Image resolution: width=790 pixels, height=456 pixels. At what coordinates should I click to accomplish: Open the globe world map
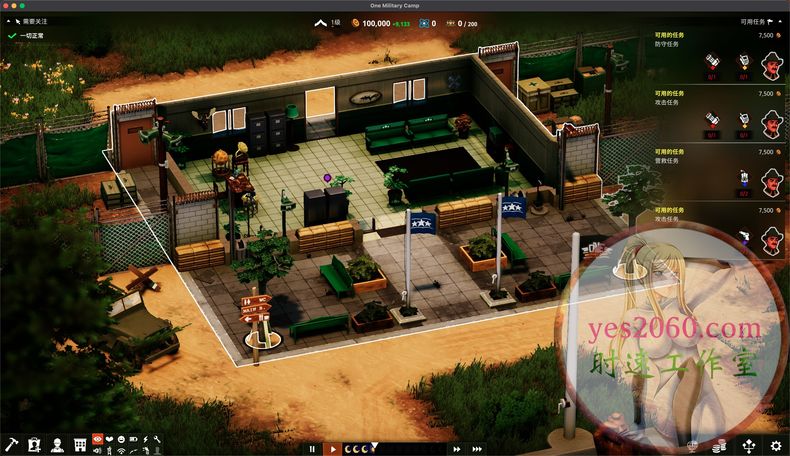pos(693,445)
